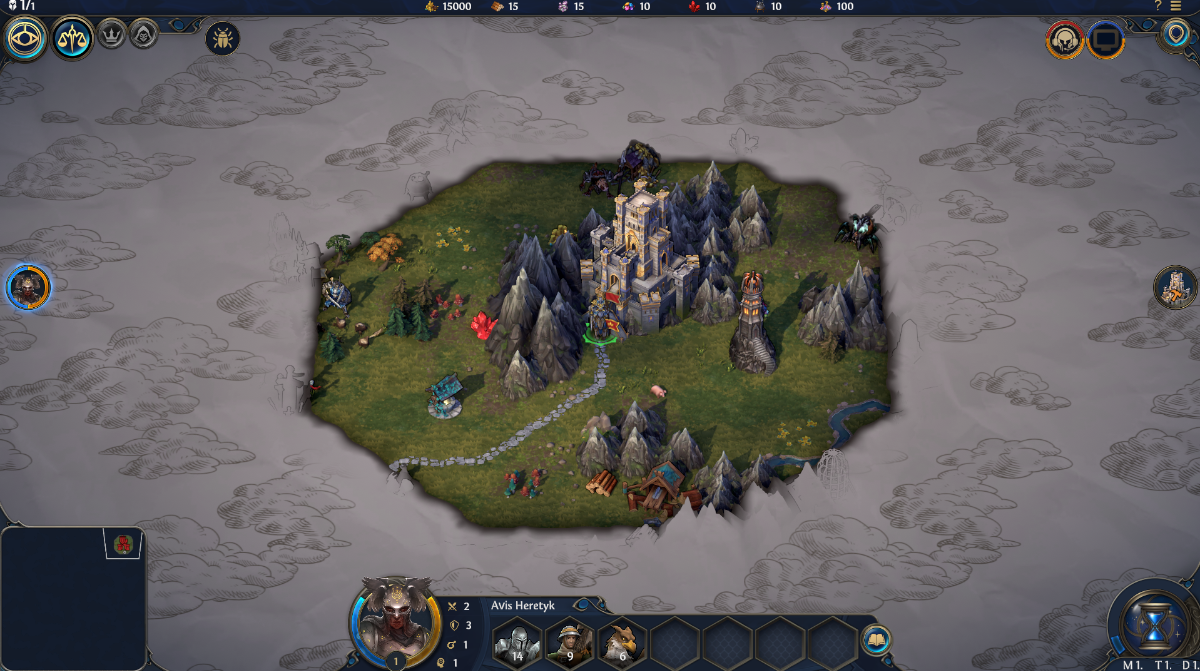Select the ranger unit stack of 9
Screen dimensions: 1200x671
(570, 642)
